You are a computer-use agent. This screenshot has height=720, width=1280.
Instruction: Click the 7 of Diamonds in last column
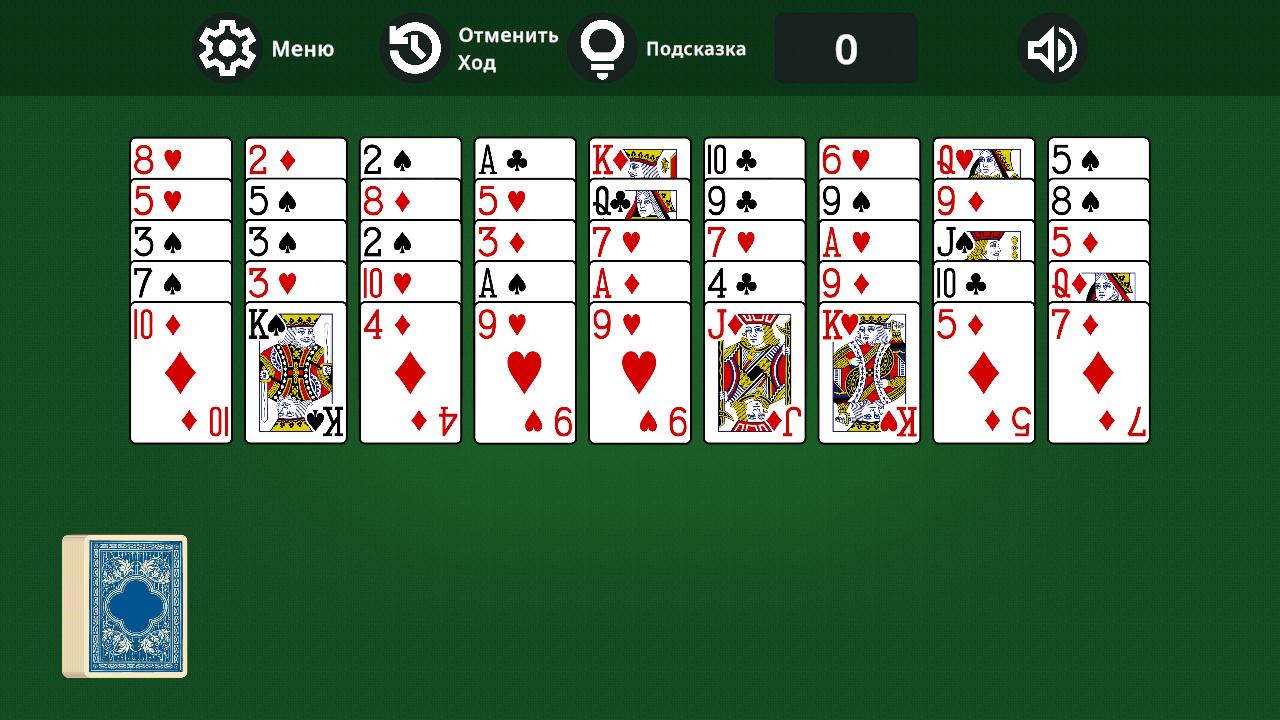coord(1098,370)
